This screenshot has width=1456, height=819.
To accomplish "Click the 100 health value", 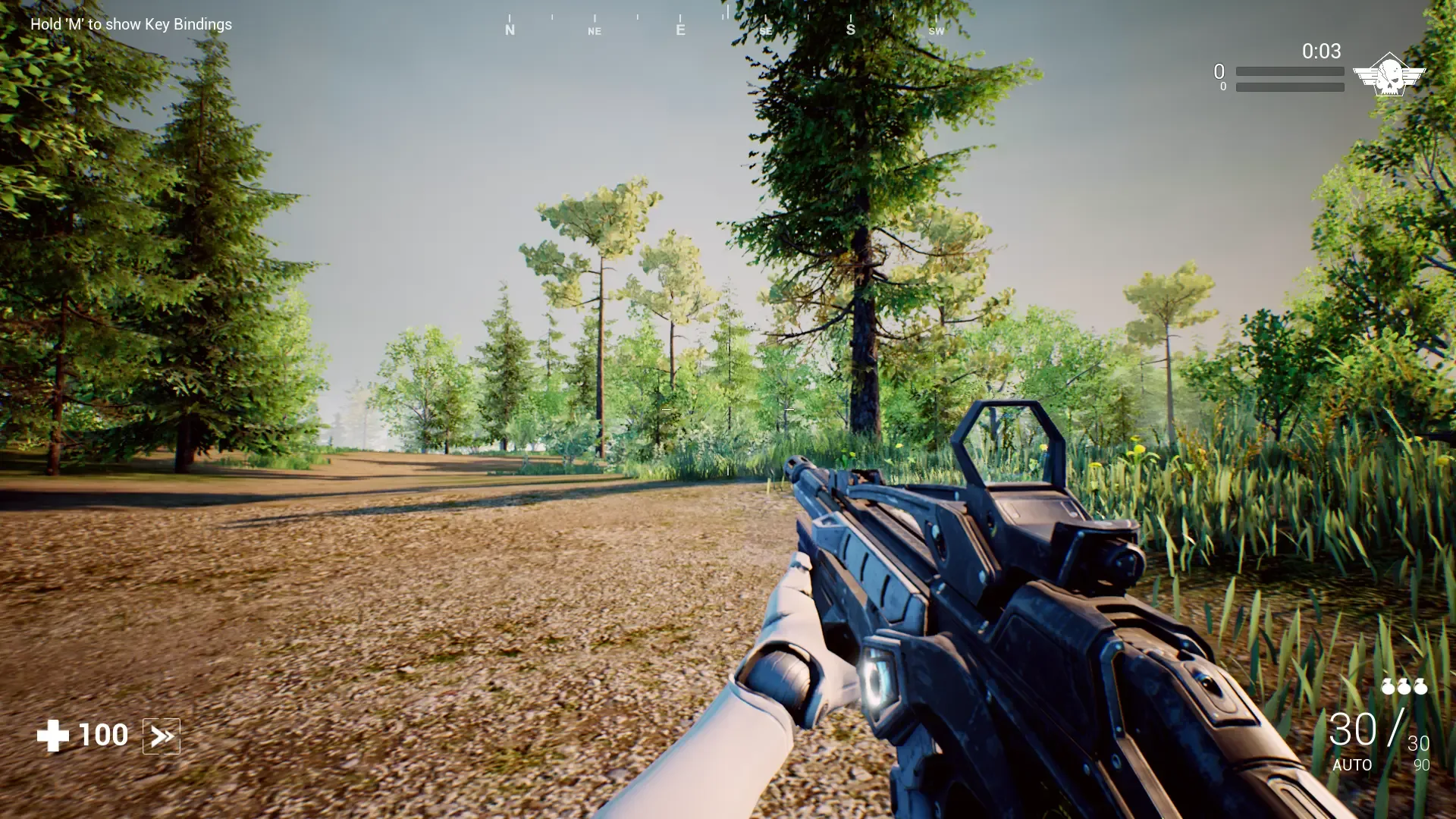I will (x=103, y=734).
